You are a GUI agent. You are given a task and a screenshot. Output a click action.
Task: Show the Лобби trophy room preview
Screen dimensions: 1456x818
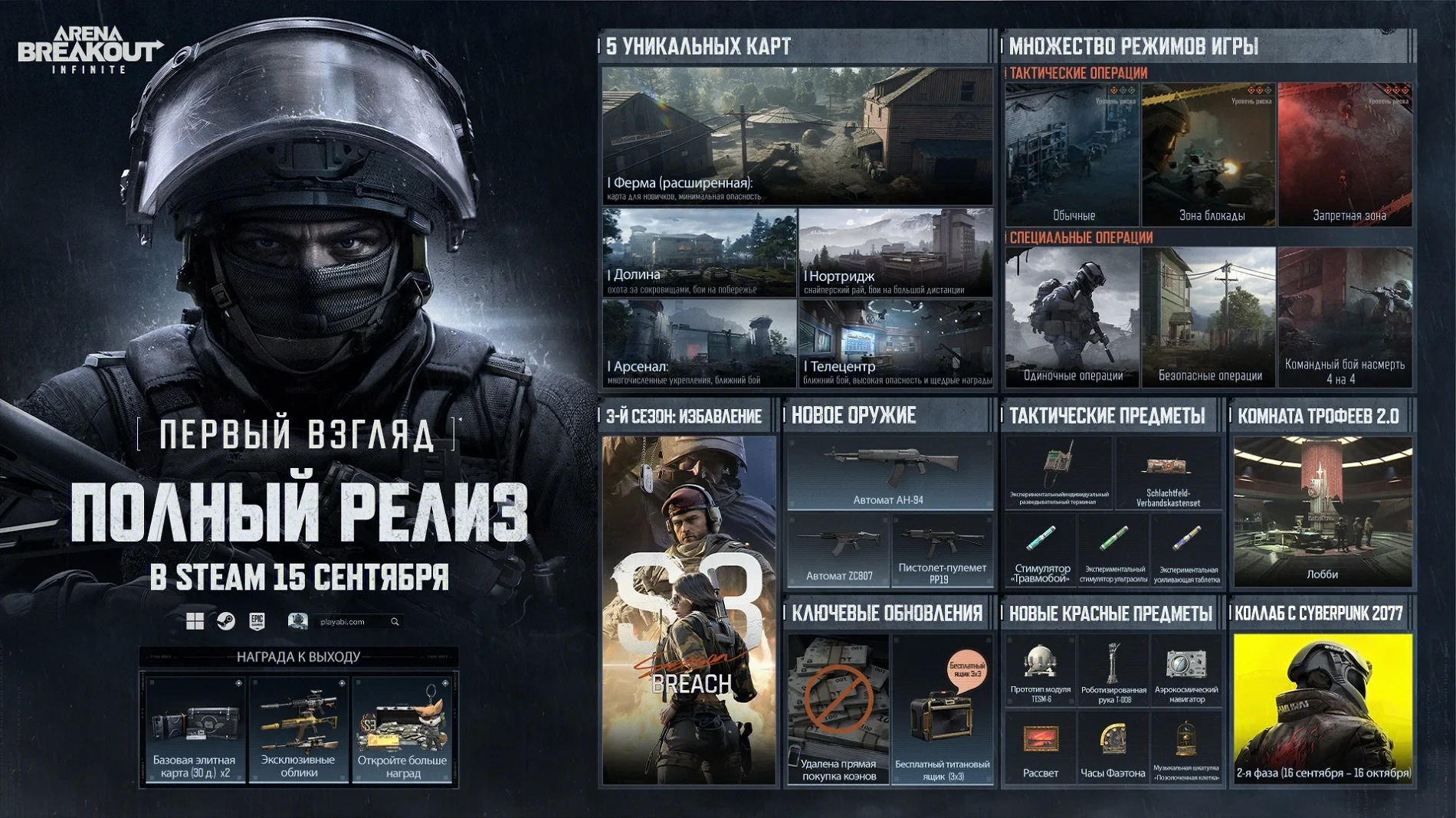(1322, 511)
